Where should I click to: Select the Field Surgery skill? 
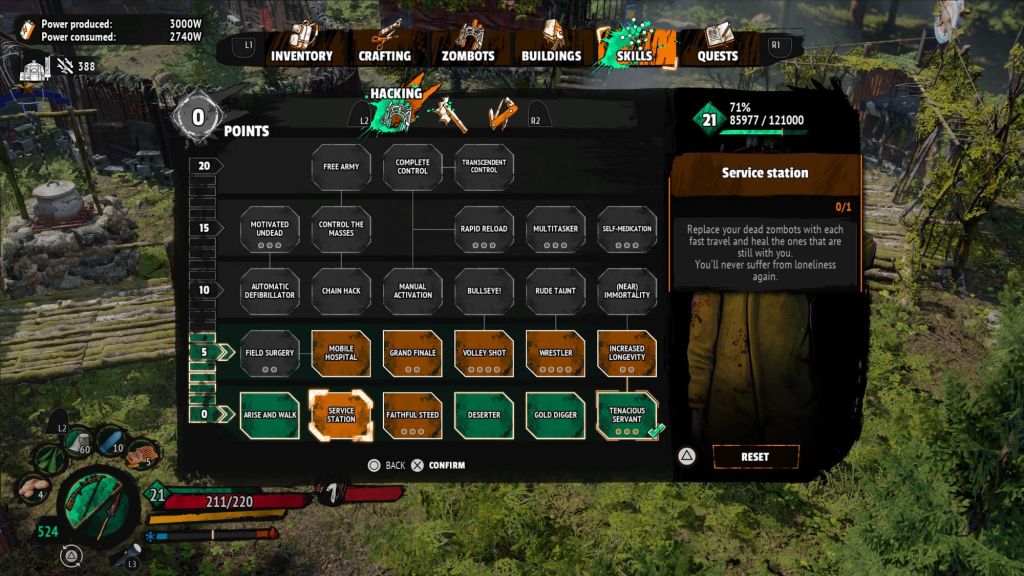270,354
